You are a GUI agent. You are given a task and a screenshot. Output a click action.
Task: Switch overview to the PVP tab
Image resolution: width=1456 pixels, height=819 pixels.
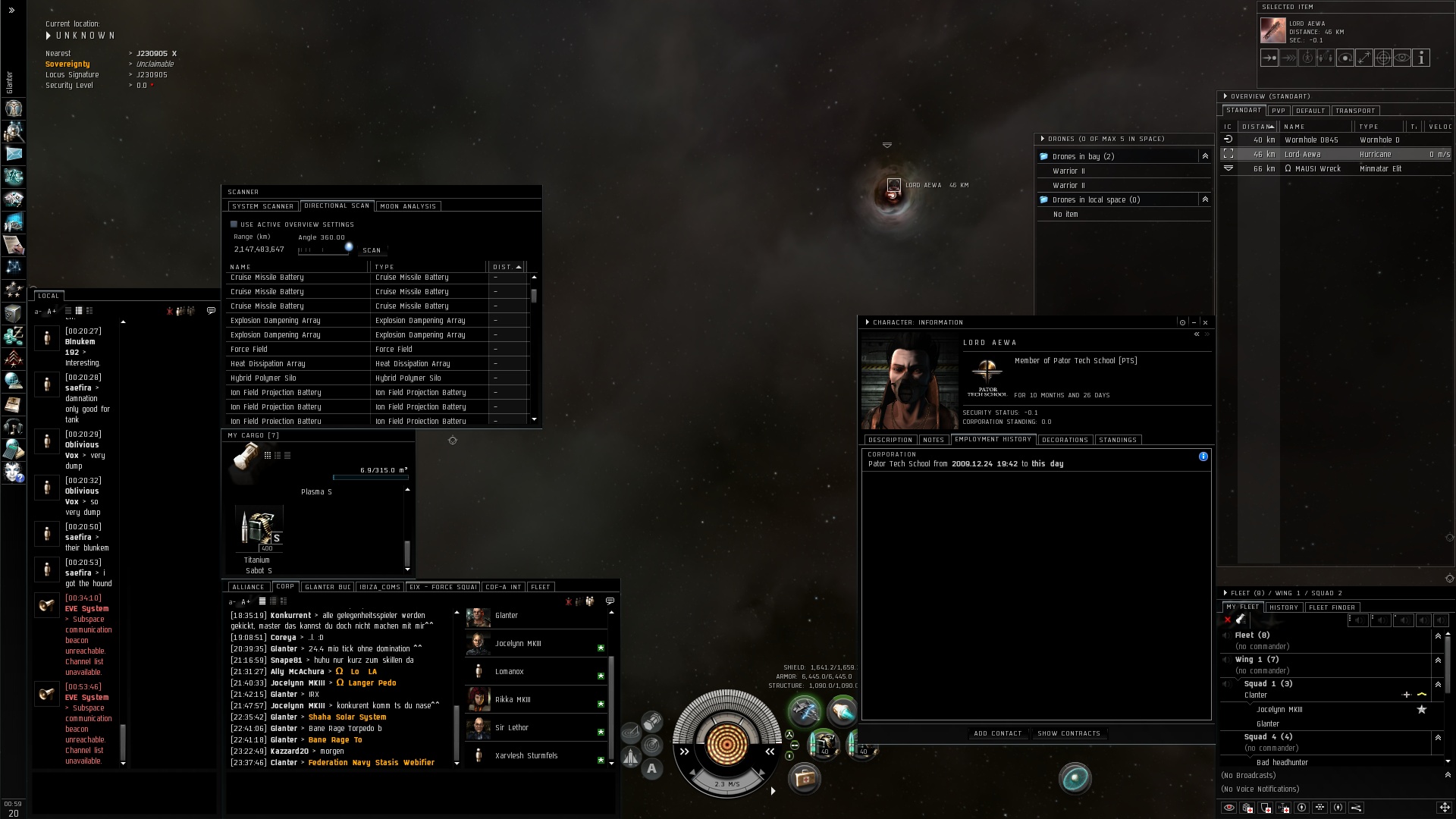[x=1279, y=111]
